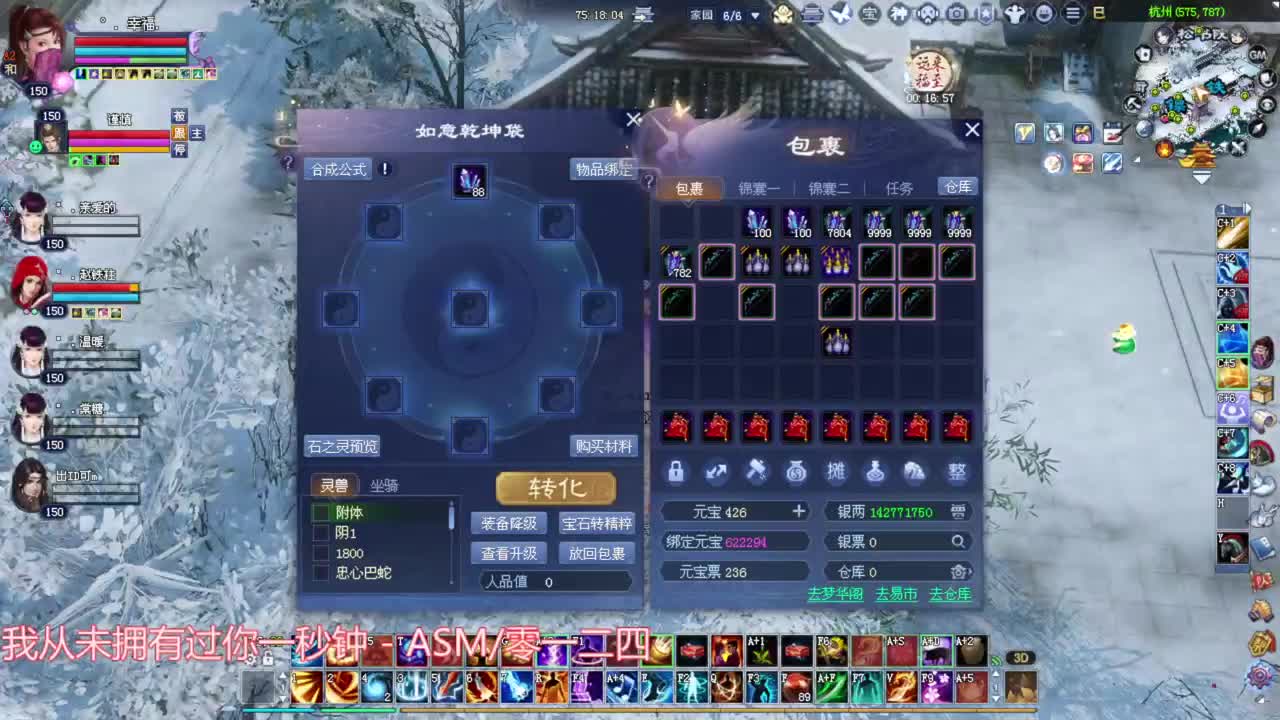Image resolution: width=1280 pixels, height=720 pixels.
Task: Click the repair hammer icon in the bag
Action: (756, 472)
